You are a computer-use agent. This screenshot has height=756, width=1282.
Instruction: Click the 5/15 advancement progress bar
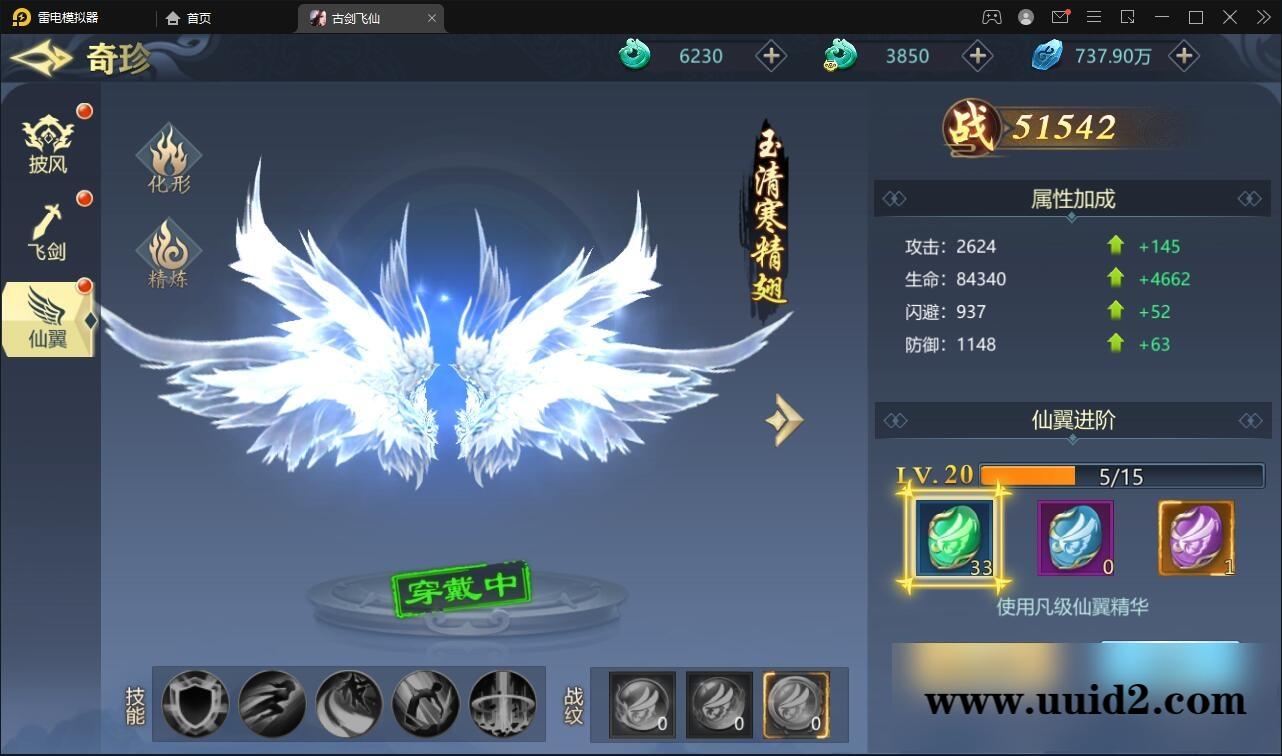(1120, 477)
